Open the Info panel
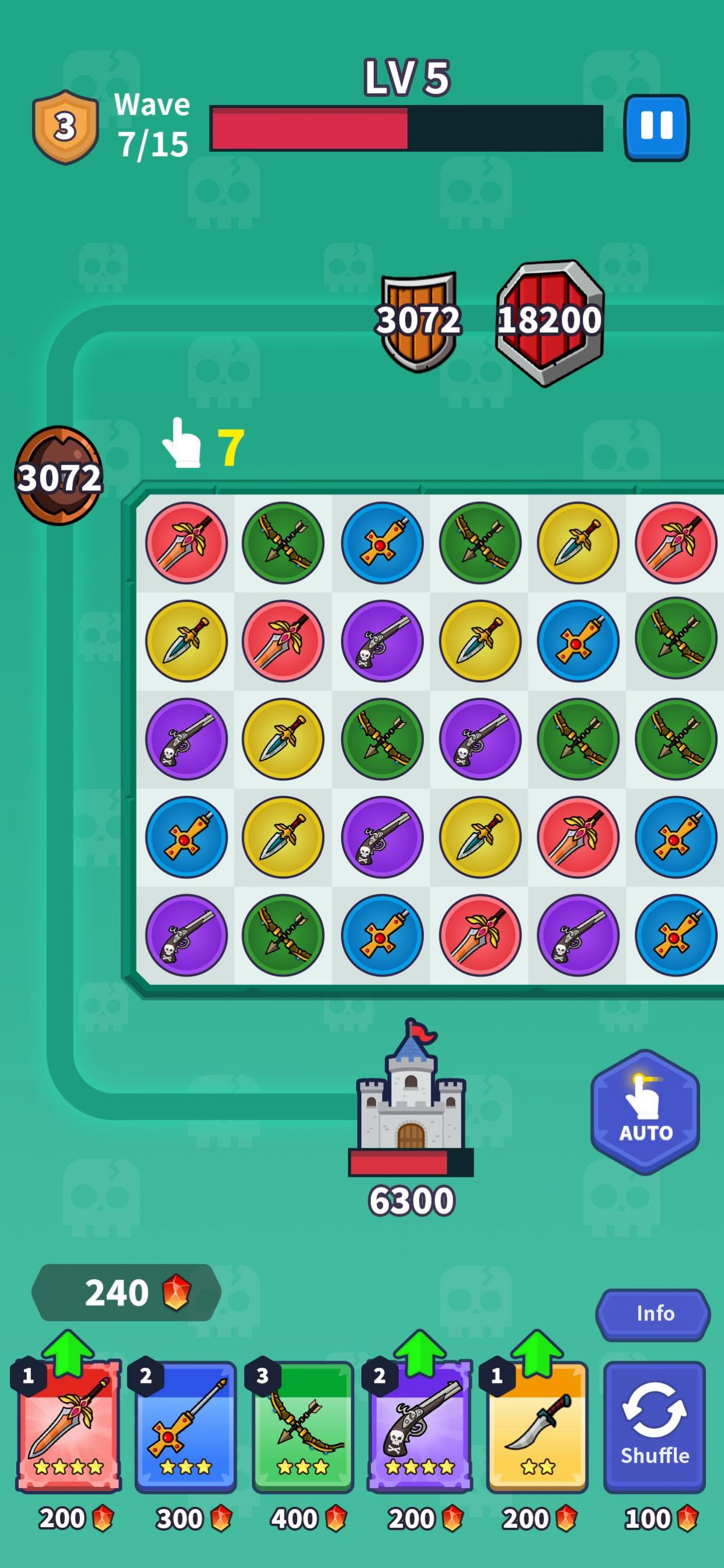The width and height of the screenshot is (724, 1568). [x=653, y=1314]
